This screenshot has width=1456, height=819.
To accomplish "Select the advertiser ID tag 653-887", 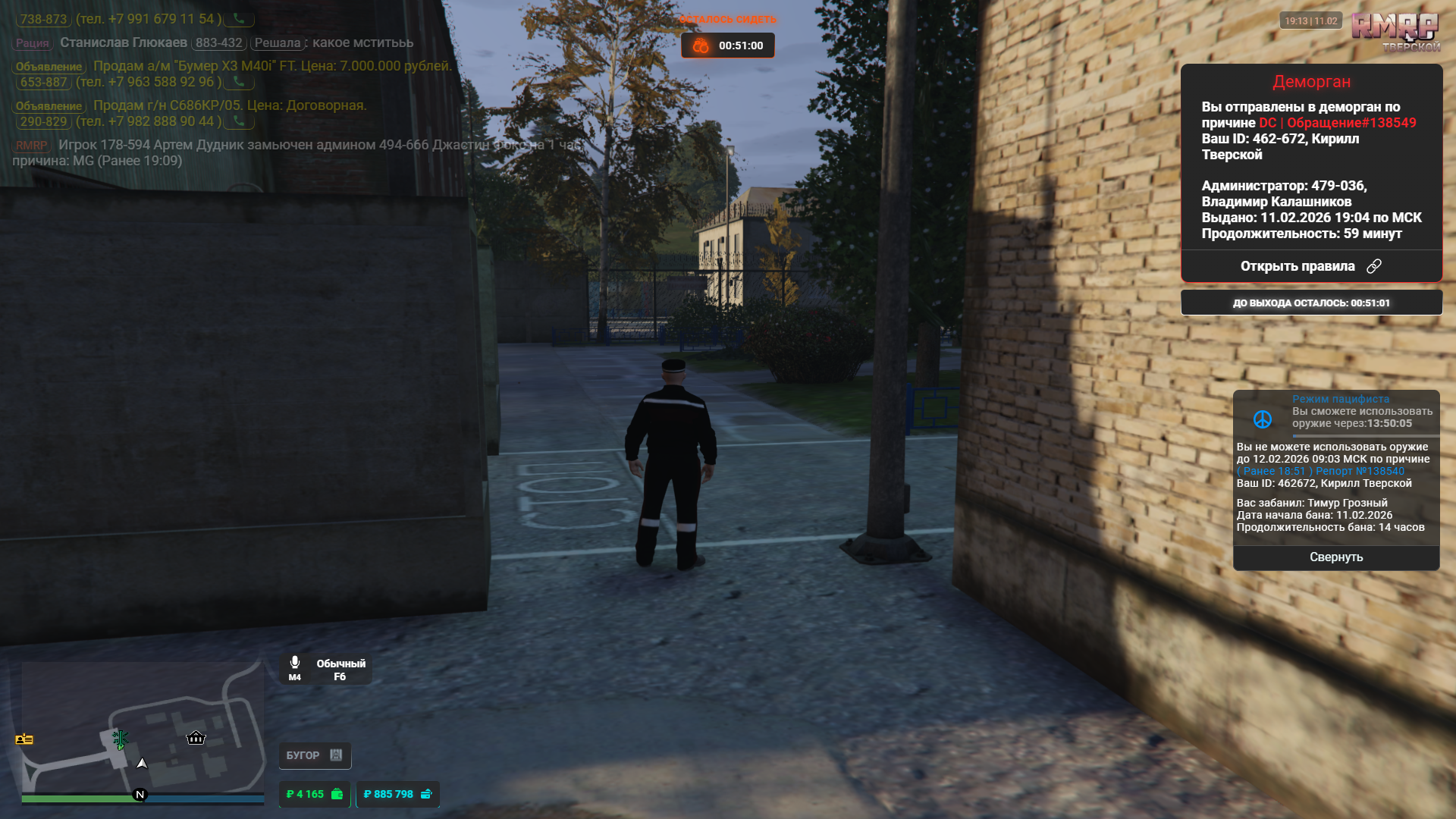I will [44, 82].
